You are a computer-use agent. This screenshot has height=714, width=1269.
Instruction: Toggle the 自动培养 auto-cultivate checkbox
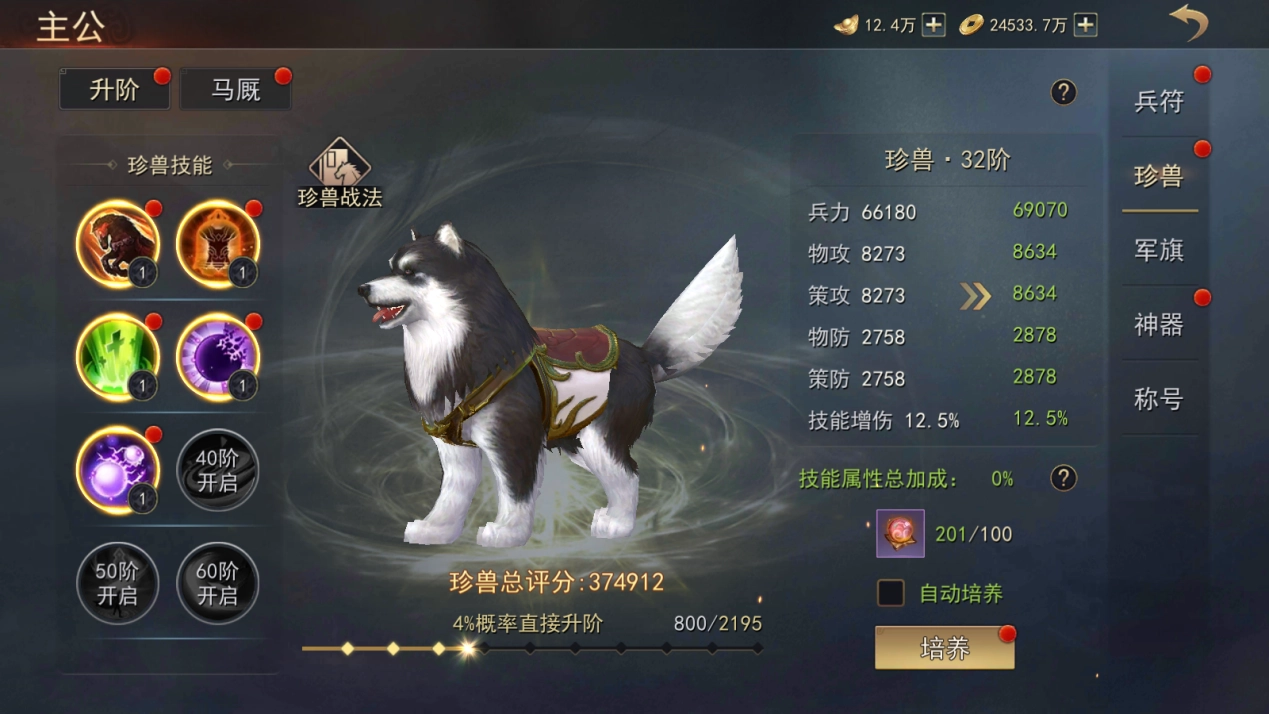[x=891, y=593]
